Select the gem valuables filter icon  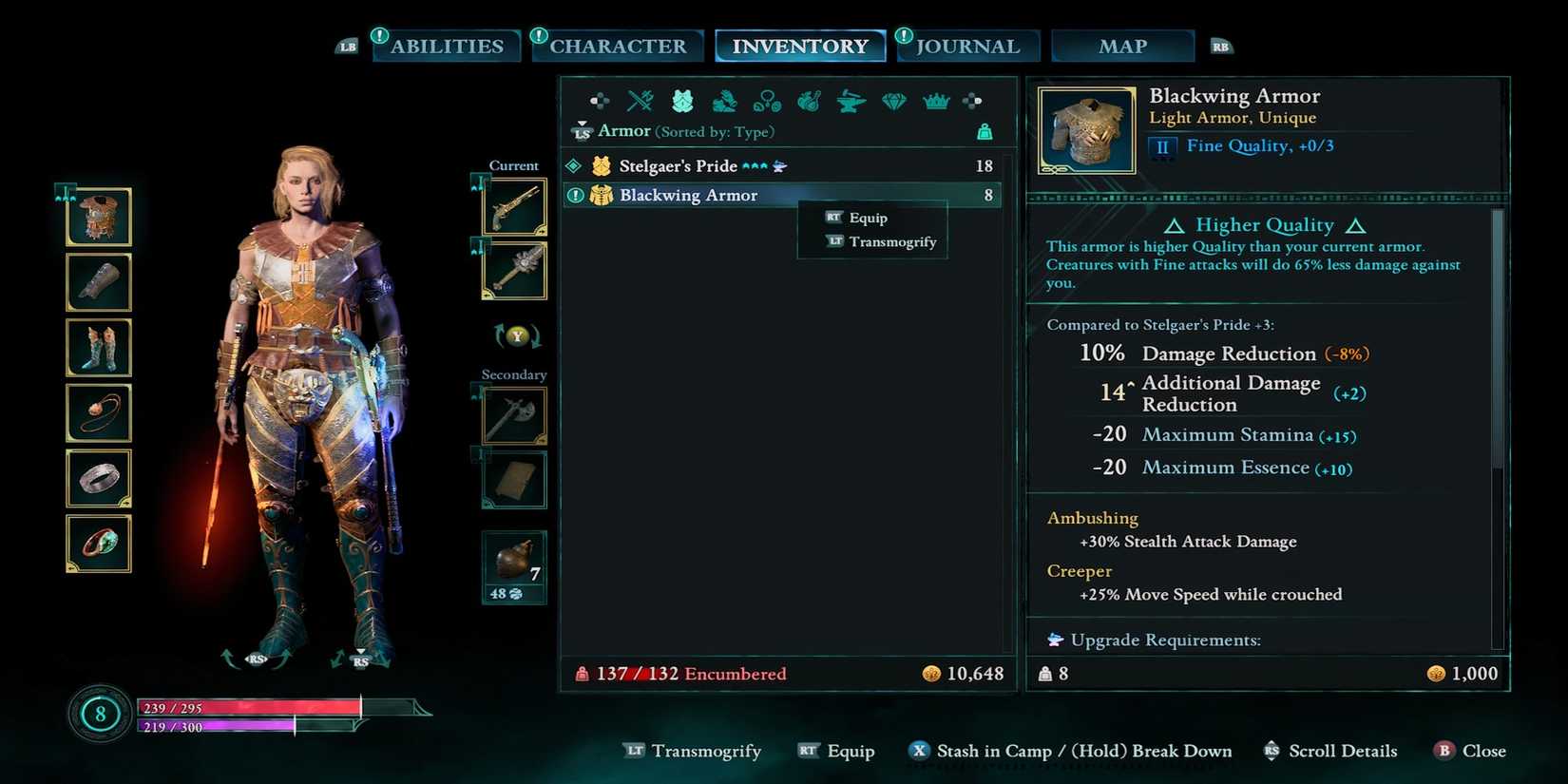point(893,102)
